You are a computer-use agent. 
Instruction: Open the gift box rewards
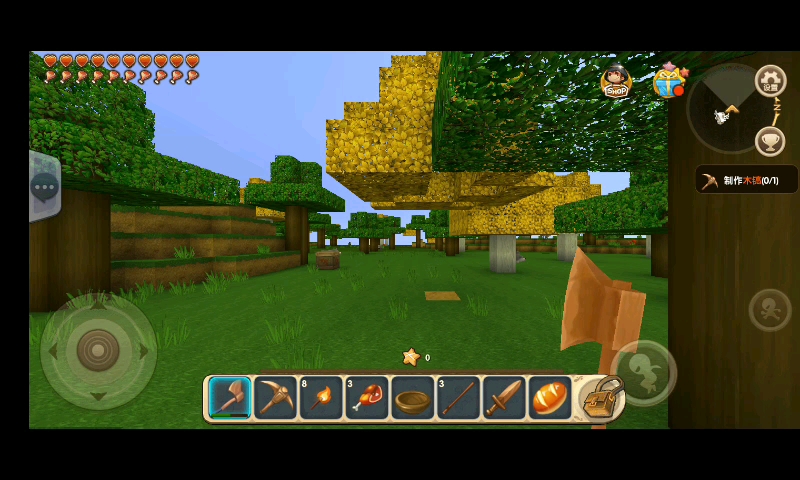[x=668, y=80]
